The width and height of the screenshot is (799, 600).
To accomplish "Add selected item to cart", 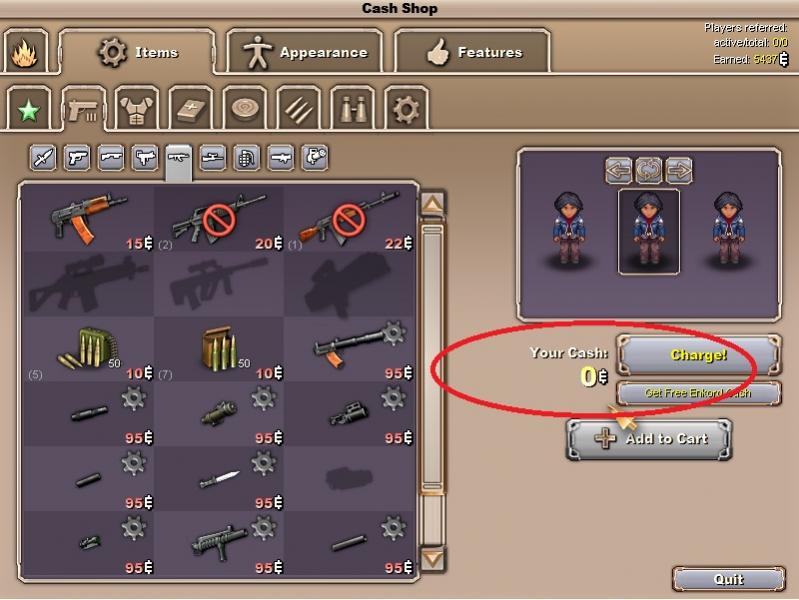I will 649,439.
